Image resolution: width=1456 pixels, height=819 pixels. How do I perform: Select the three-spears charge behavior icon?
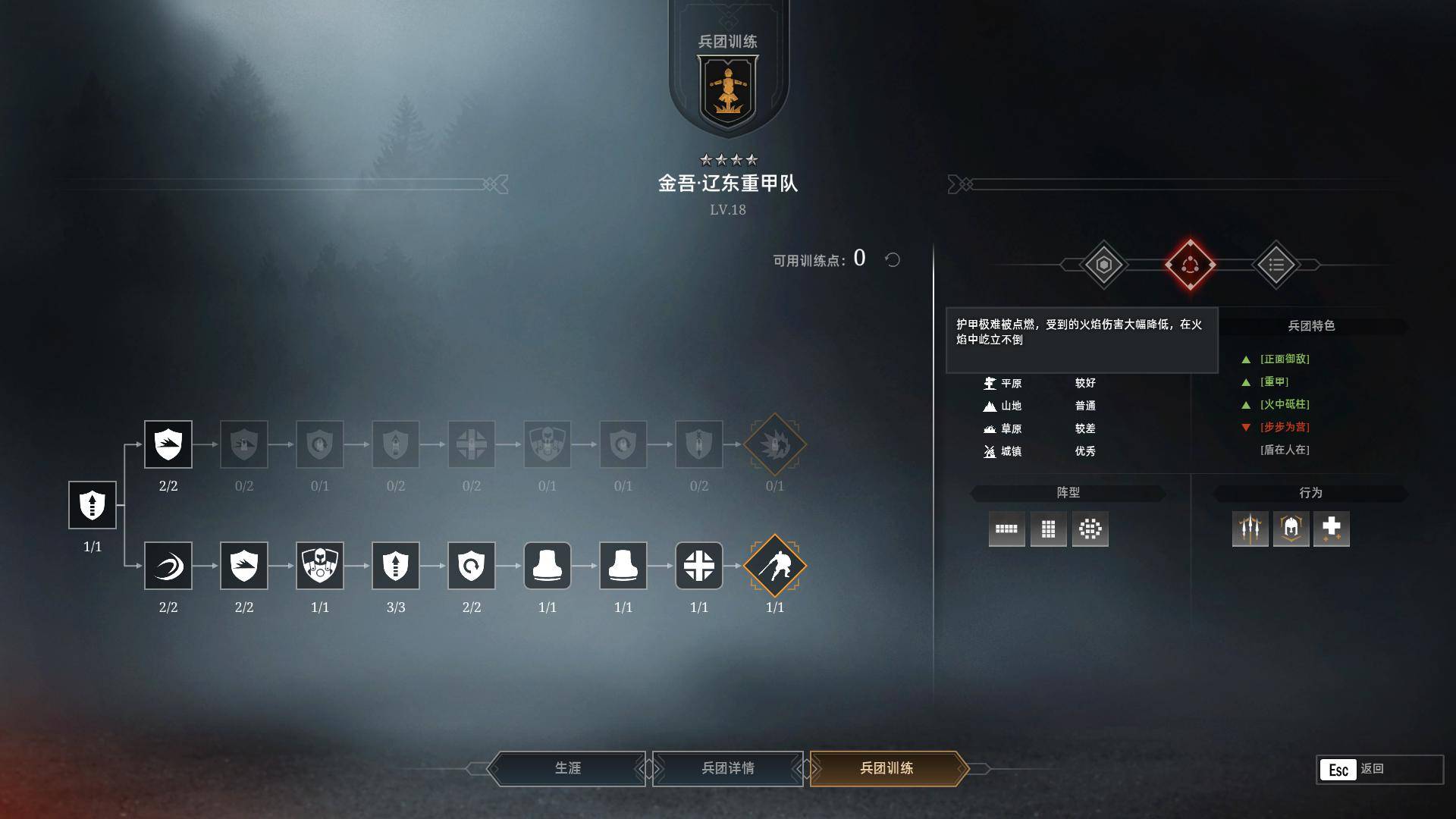point(1250,529)
